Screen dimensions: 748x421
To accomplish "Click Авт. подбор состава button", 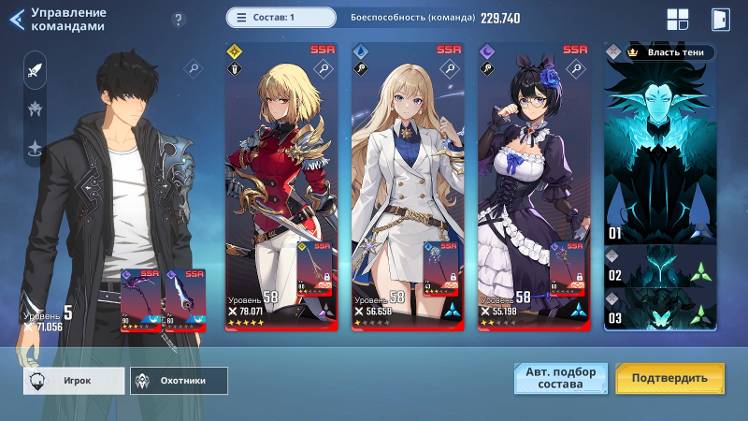I will pos(560,378).
